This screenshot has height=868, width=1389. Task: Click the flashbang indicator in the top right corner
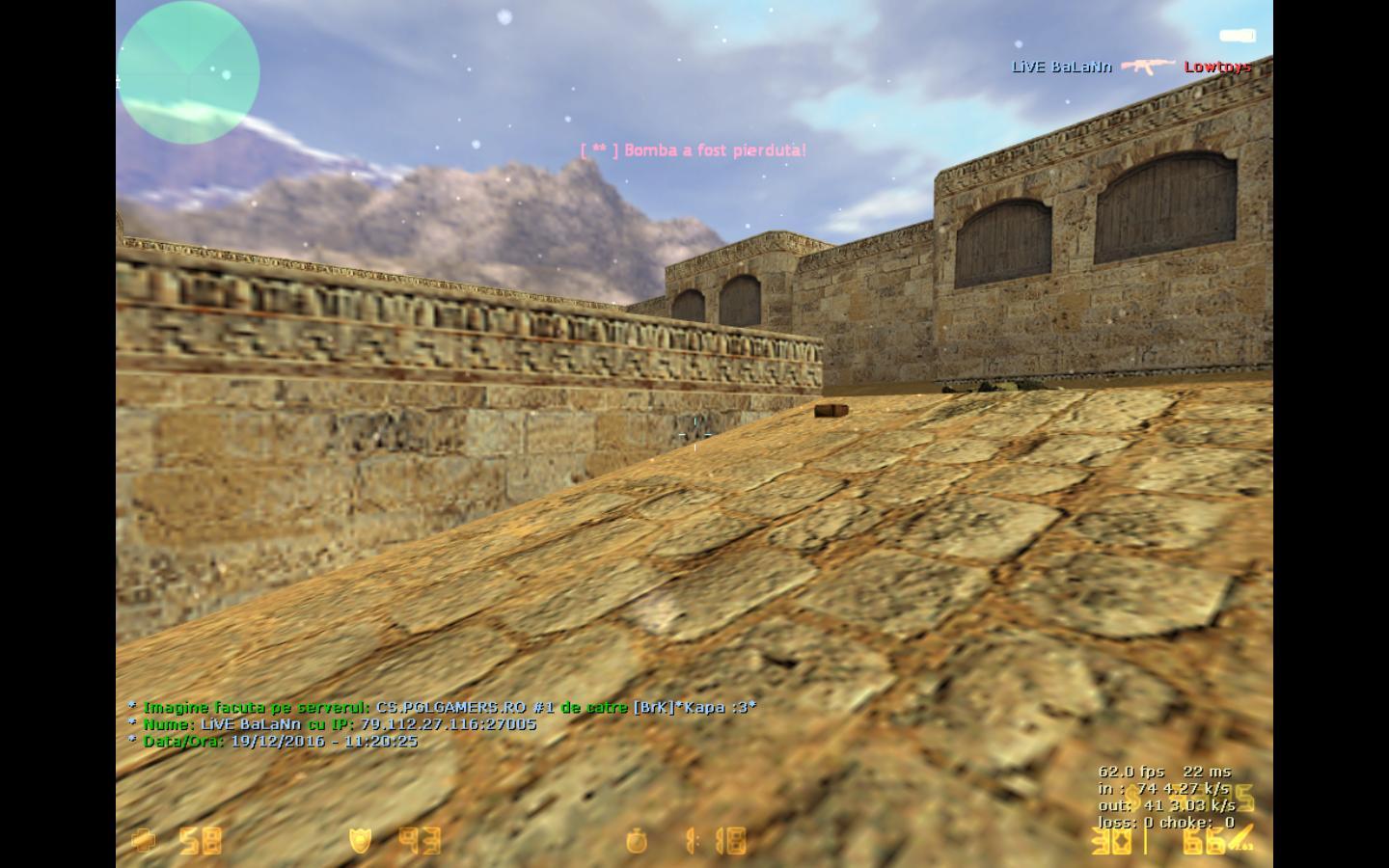tap(1238, 36)
